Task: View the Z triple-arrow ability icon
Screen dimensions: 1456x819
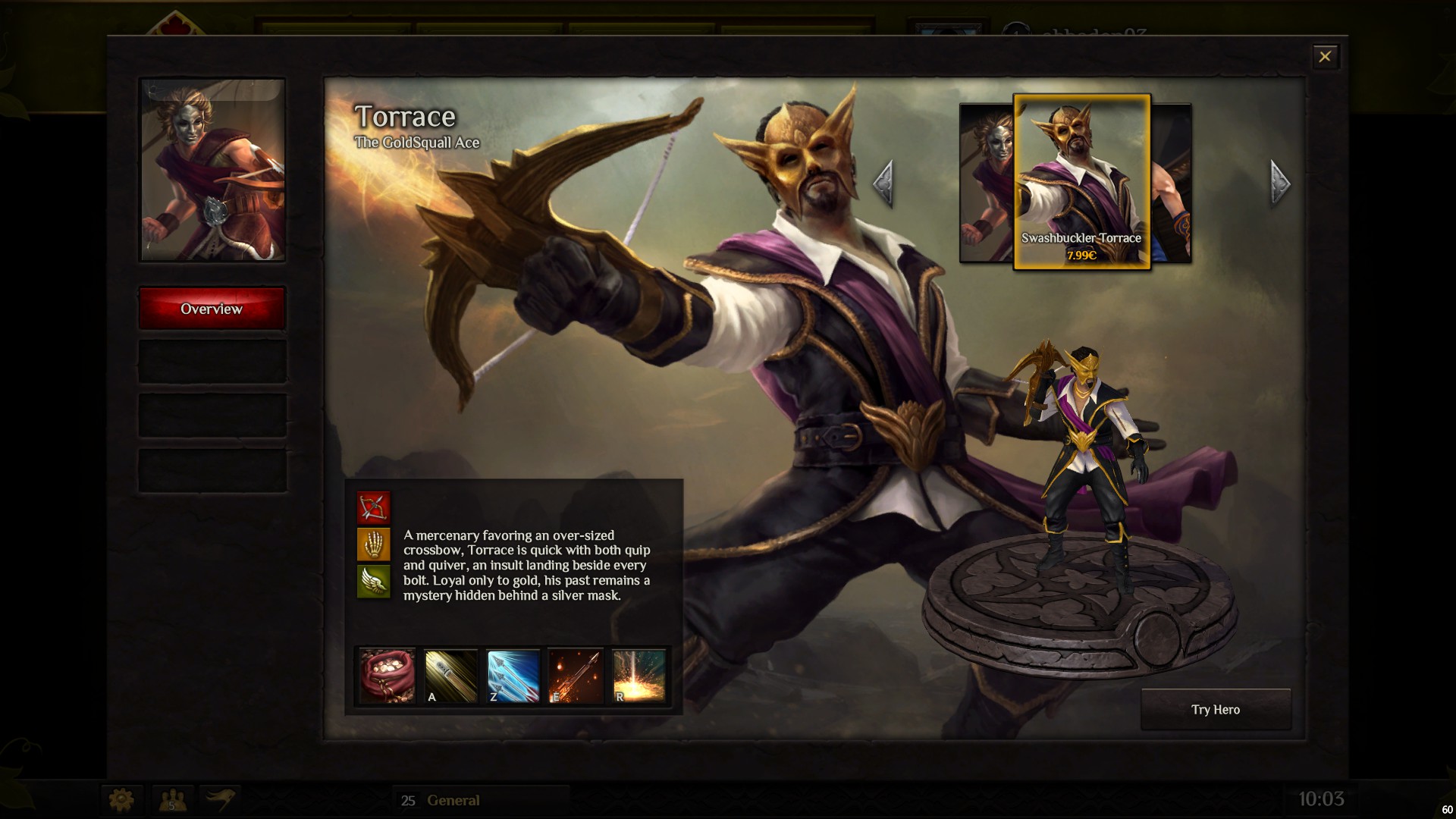Action: coord(513,675)
